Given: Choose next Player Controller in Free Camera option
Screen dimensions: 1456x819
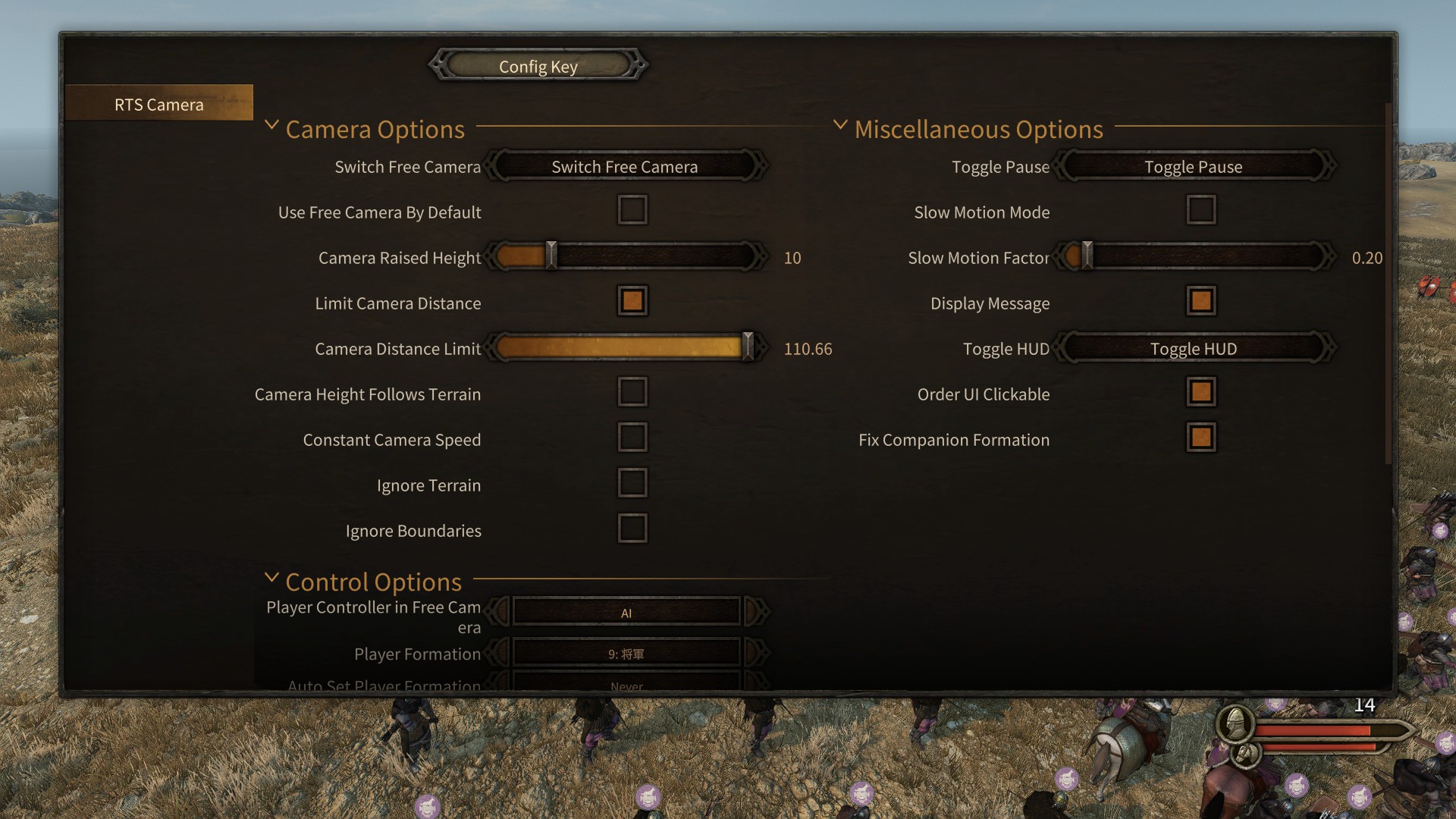Looking at the screenshot, I should pyautogui.click(x=756, y=611).
